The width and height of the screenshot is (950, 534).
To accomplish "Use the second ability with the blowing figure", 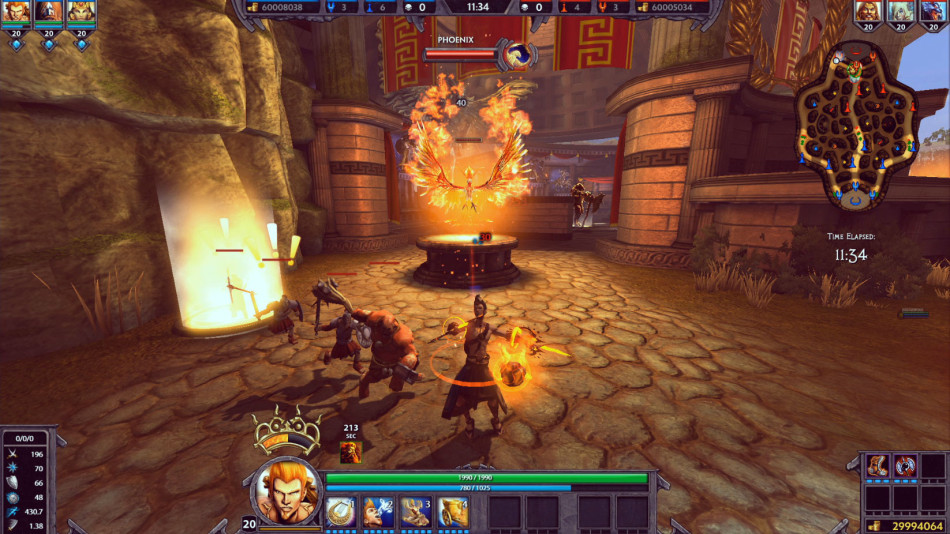I will [x=379, y=512].
